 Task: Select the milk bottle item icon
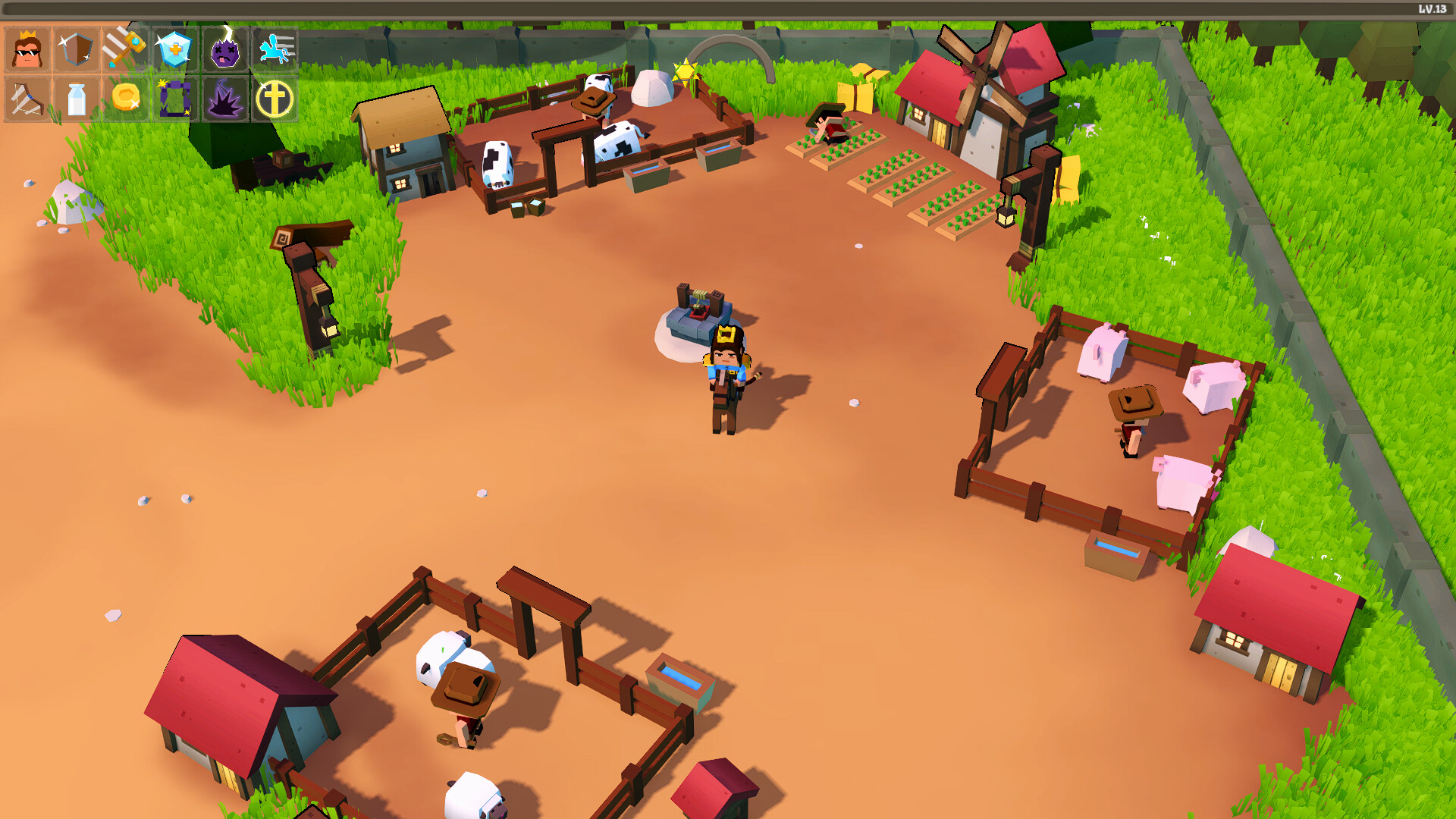pyautogui.click(x=77, y=99)
